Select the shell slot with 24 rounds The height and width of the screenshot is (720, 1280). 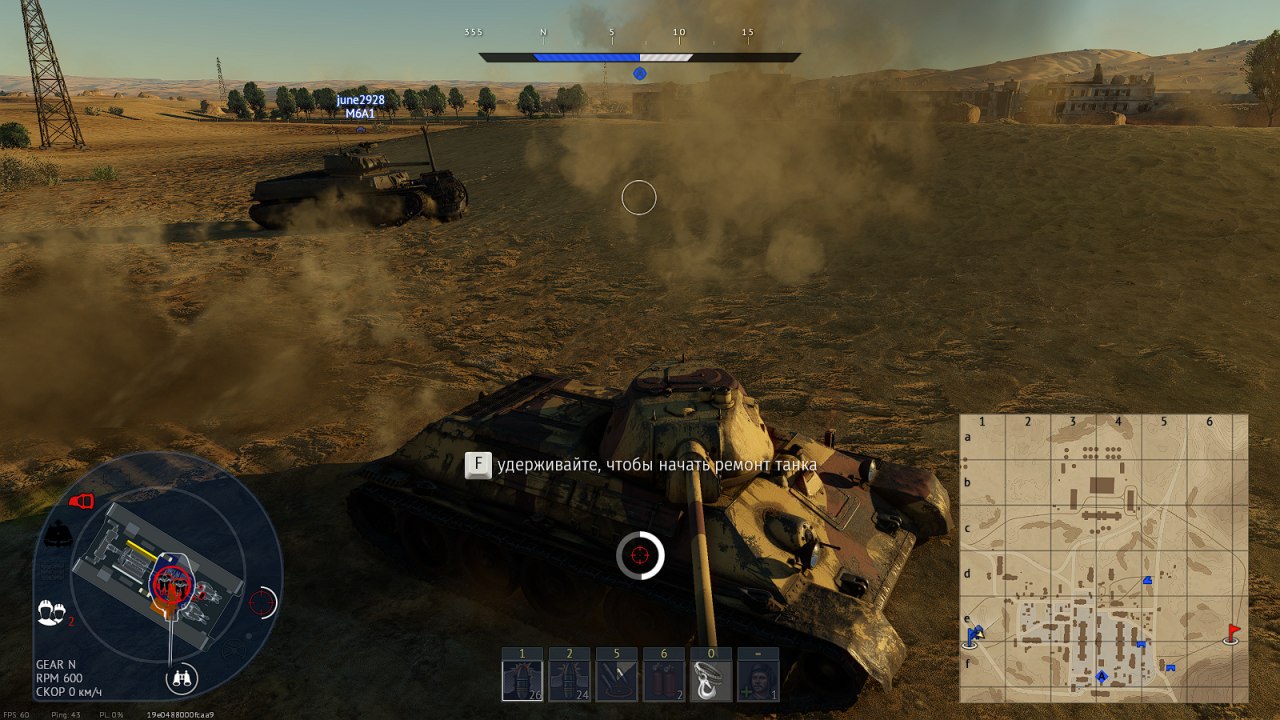(569, 680)
